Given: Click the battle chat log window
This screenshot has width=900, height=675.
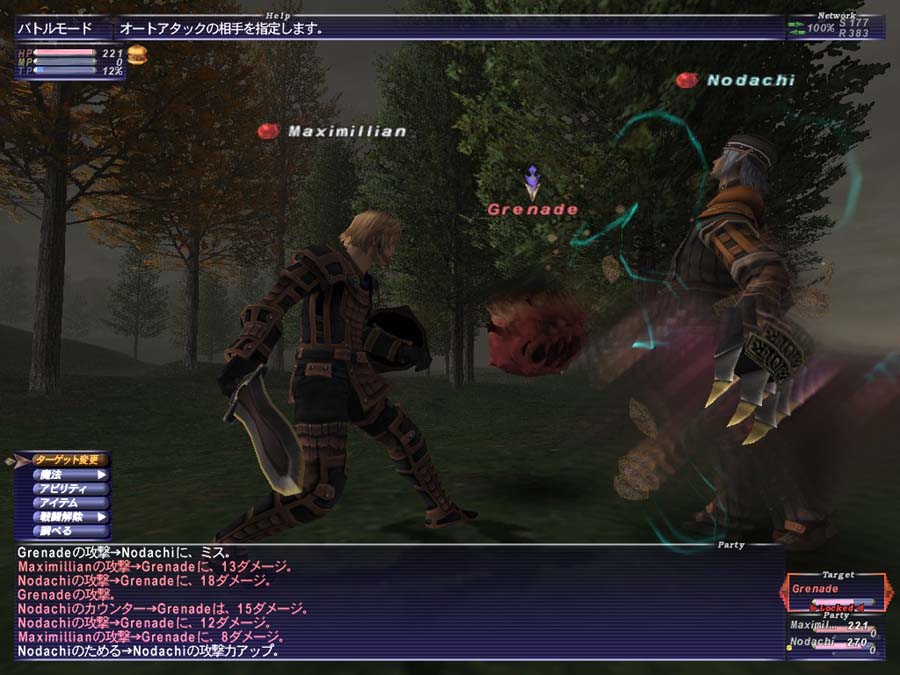Looking at the screenshot, I should tap(390, 602).
